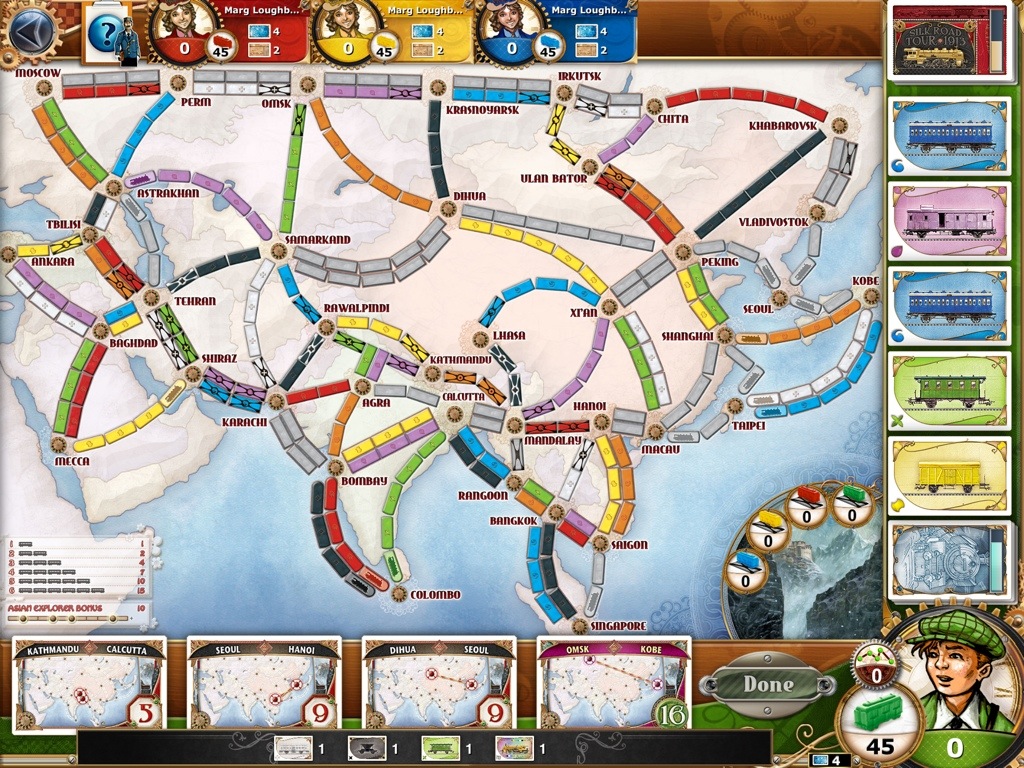
Task: Draw from the Silk Road Tour ticket deck
Action: (948, 44)
